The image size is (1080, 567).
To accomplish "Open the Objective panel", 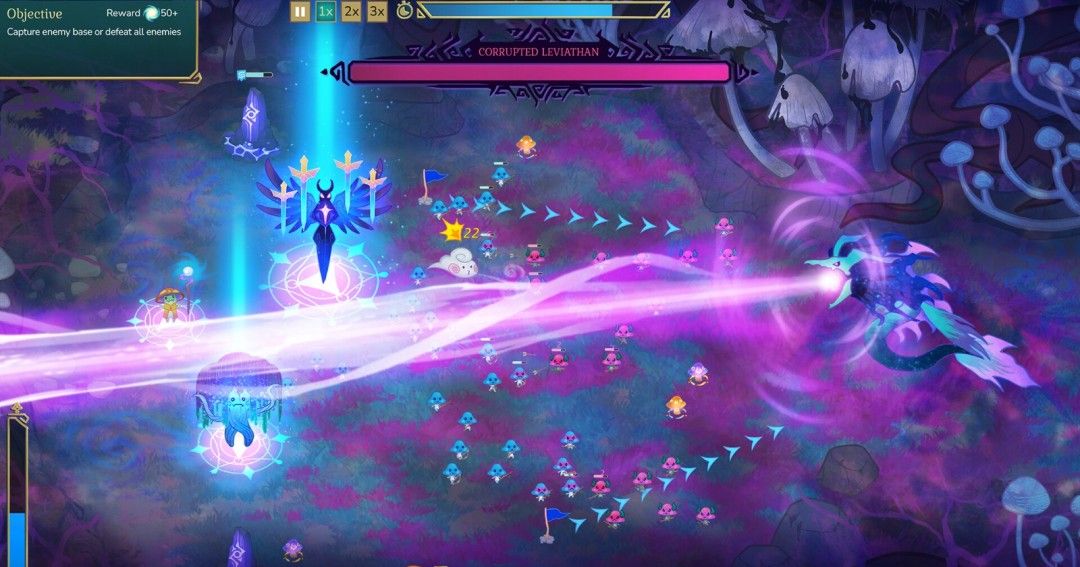I will tap(35, 14).
